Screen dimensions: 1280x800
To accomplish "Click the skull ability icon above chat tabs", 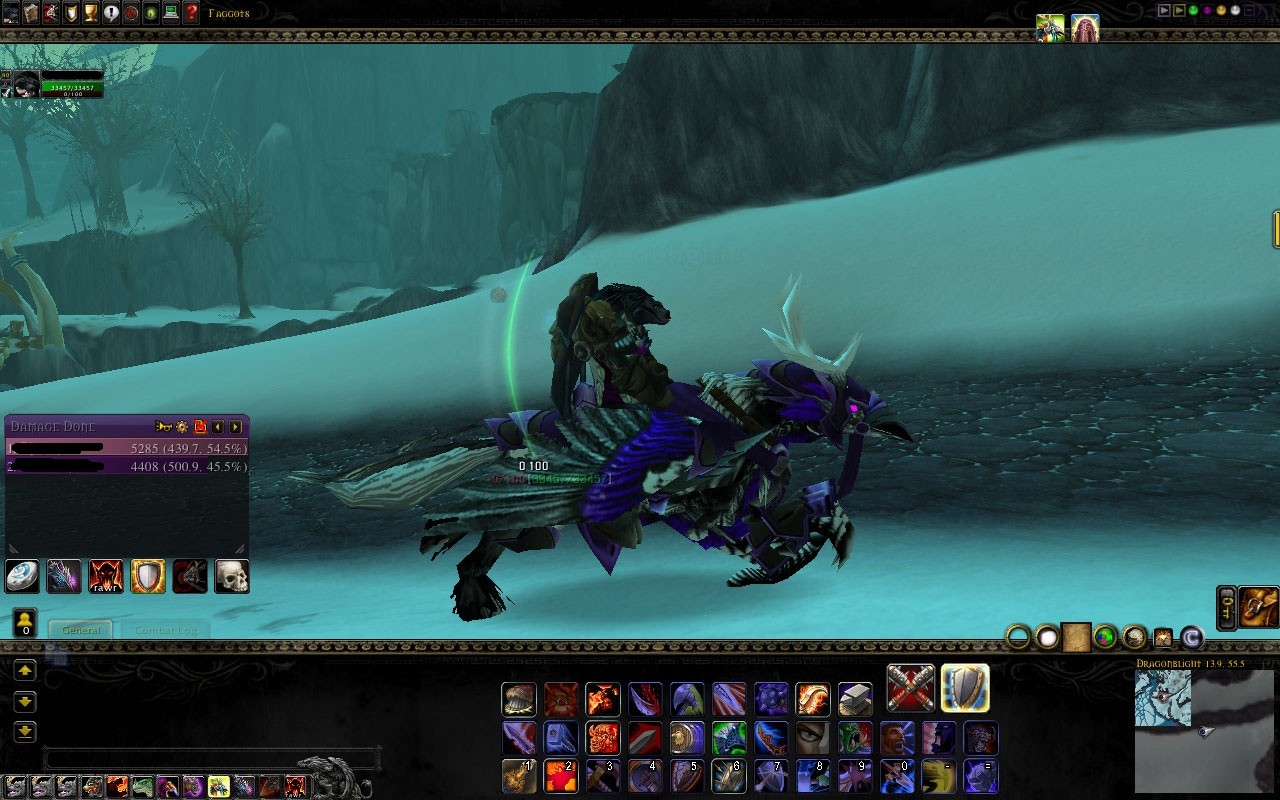I will [231, 578].
